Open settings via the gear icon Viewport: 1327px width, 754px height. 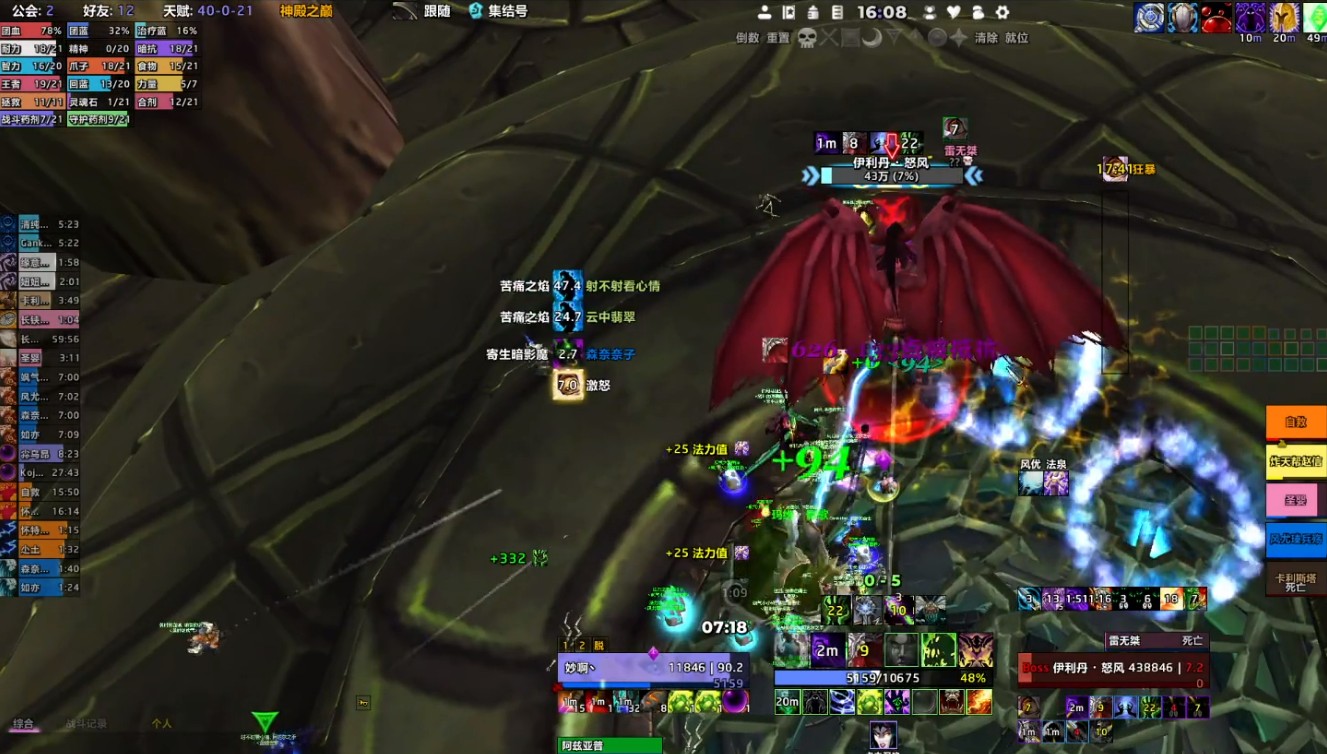[x=1002, y=13]
